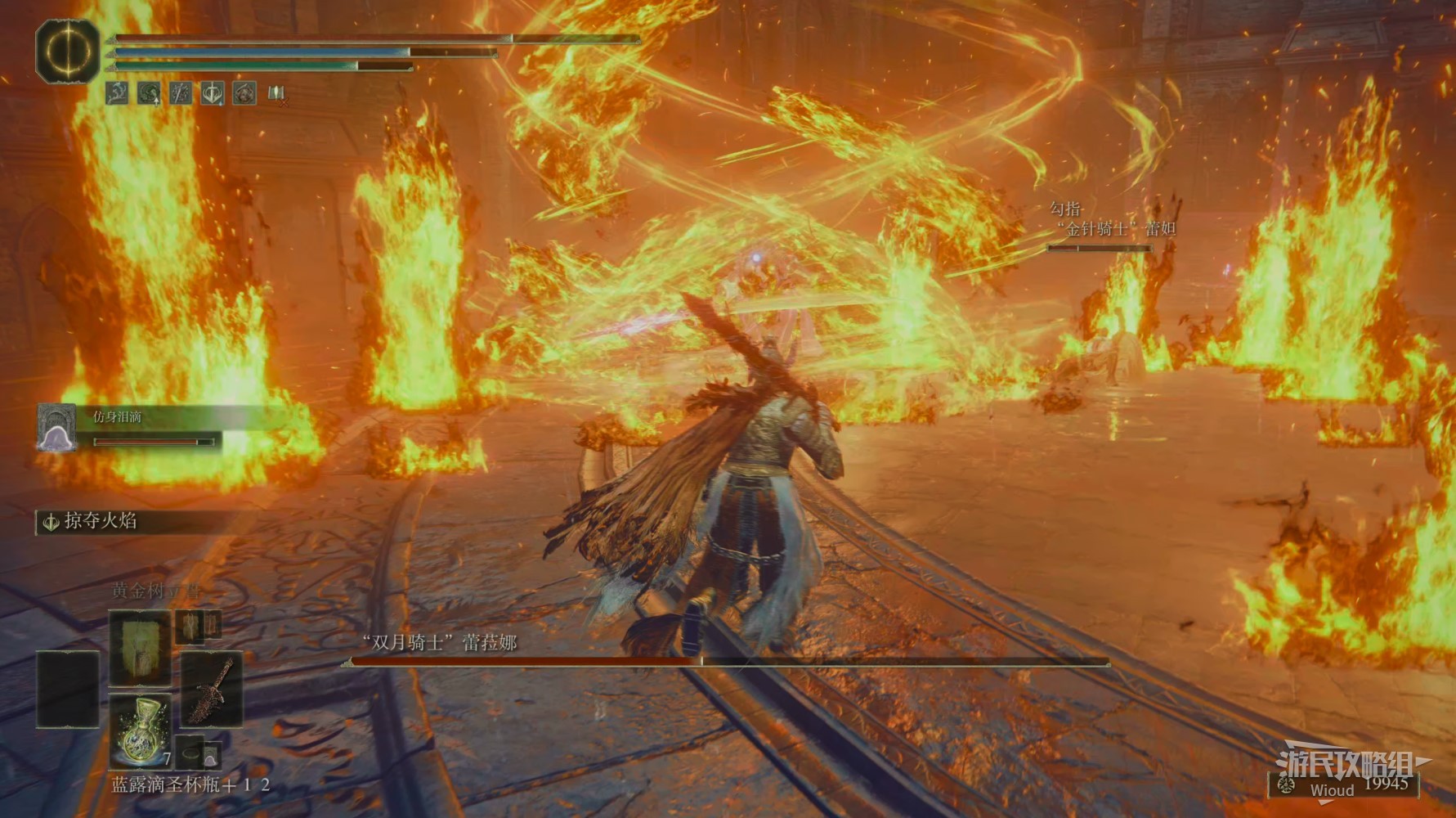
Task: Click the Golden Vow spell slot
Action: 140,646
